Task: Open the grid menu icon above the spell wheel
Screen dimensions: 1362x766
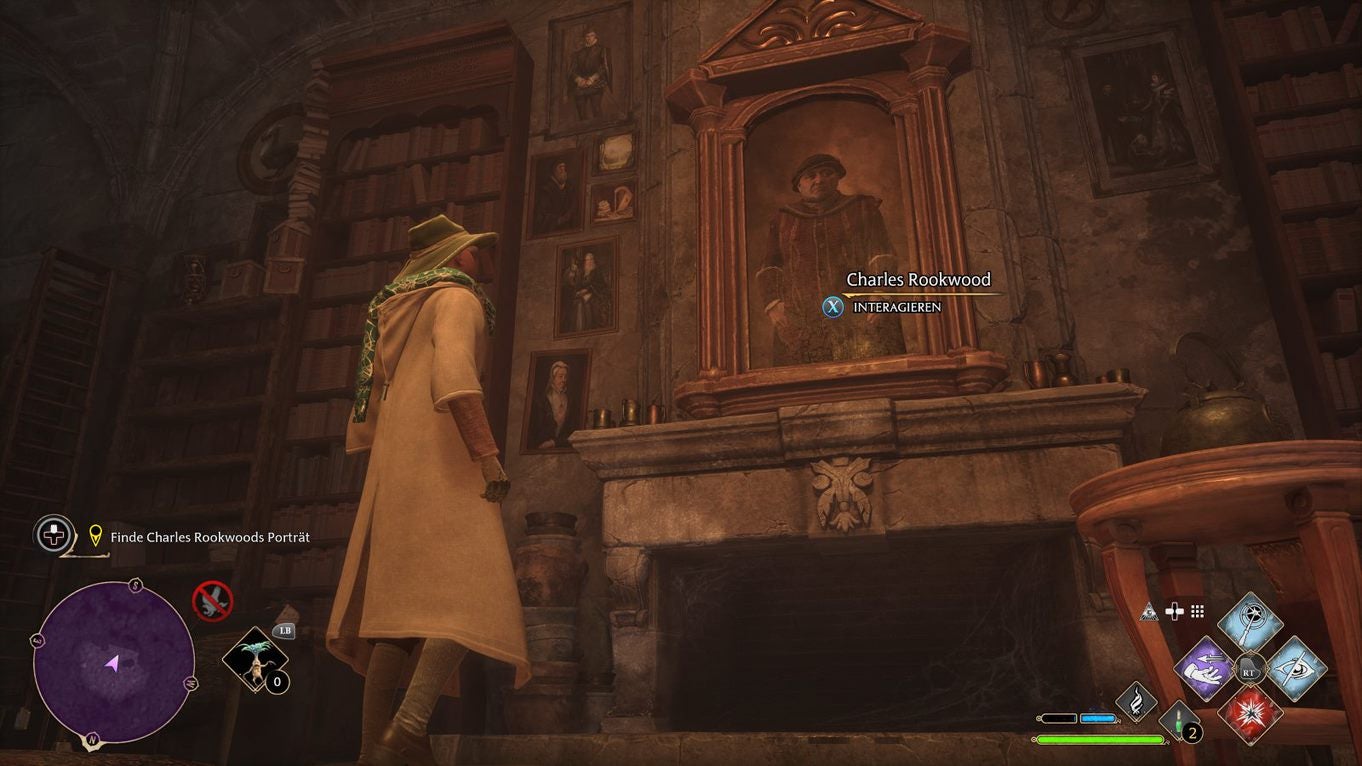Action: (1198, 612)
